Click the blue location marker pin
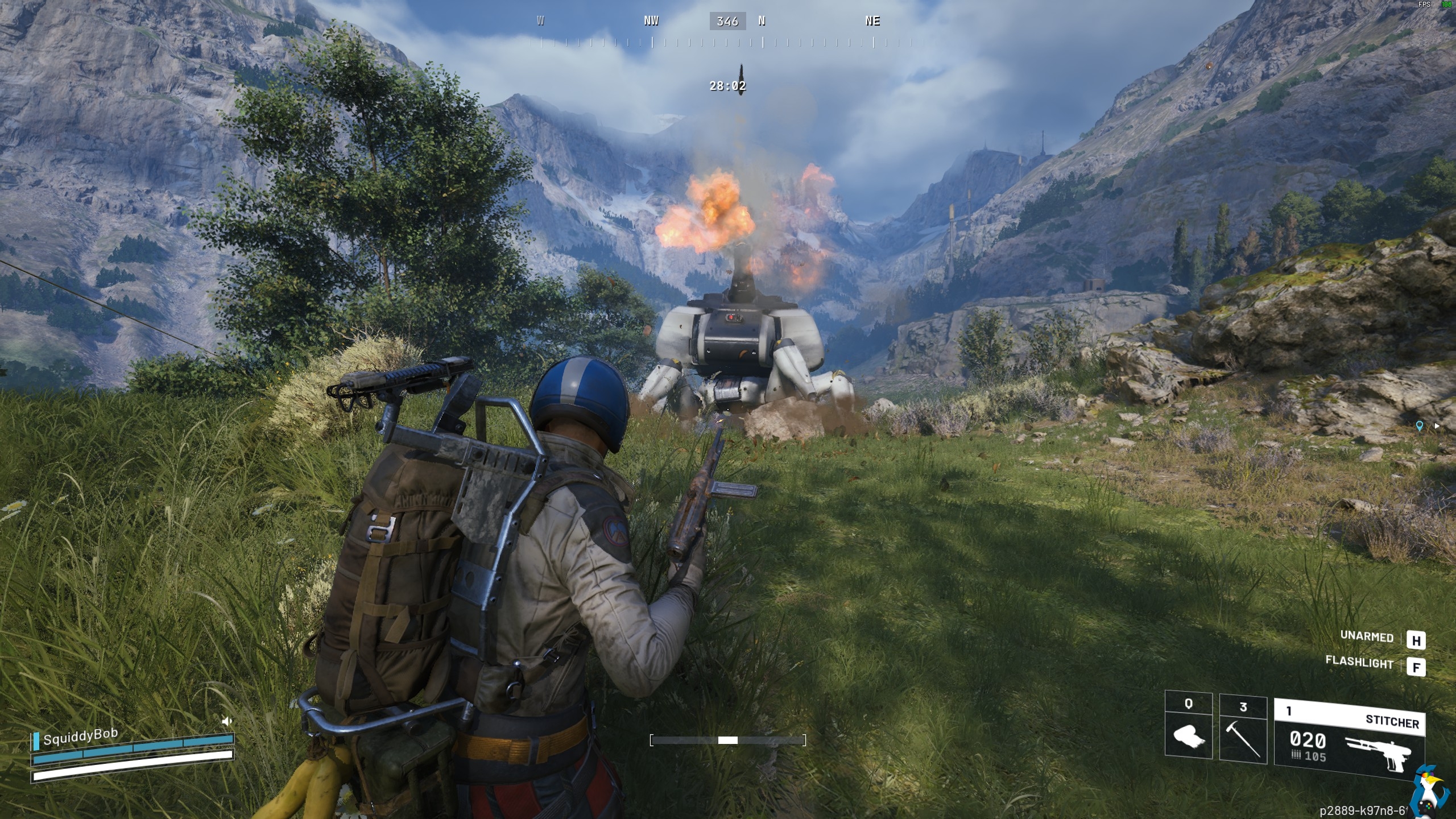1456x819 pixels. 1419,425
